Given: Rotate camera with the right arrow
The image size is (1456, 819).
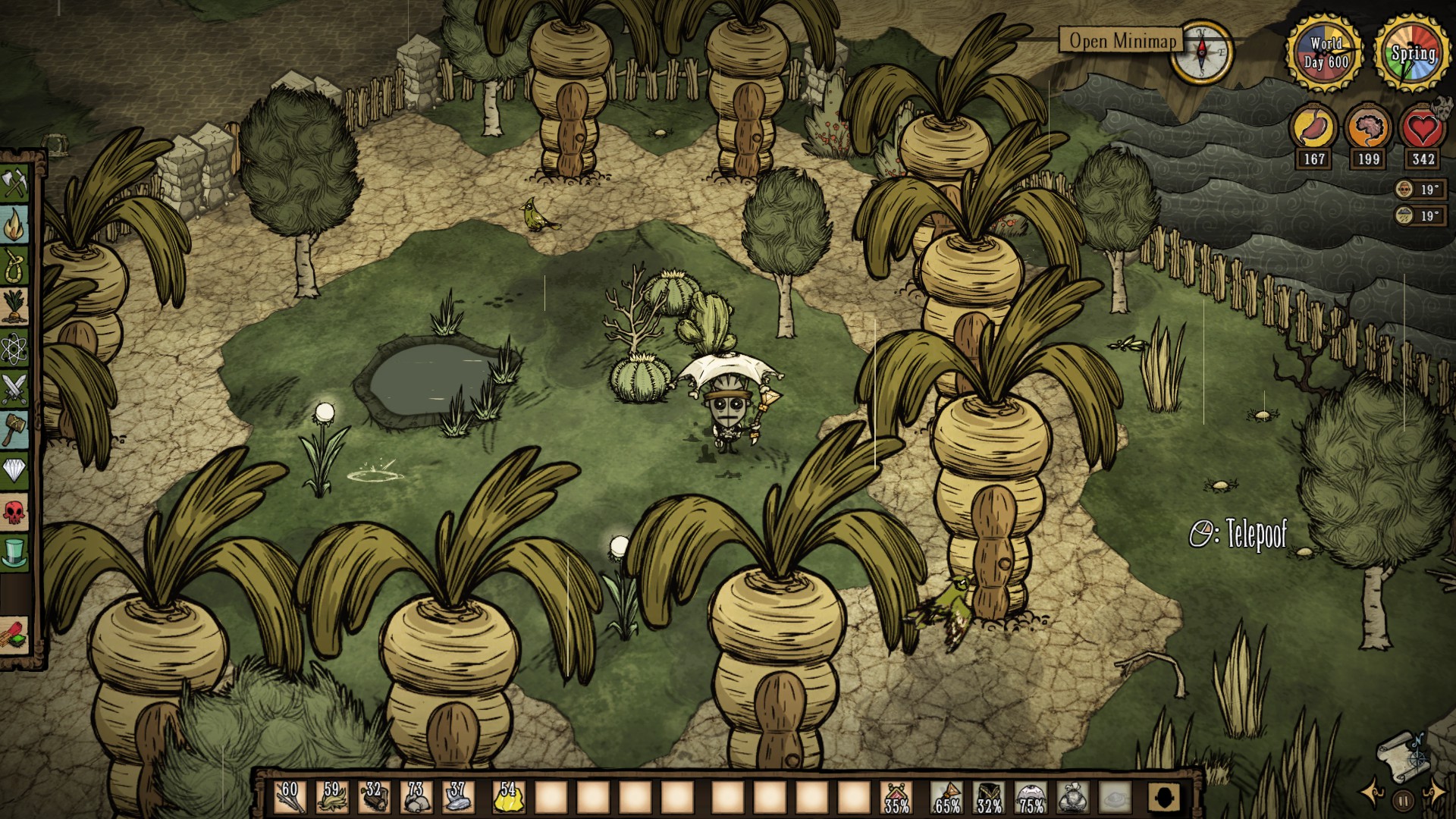Looking at the screenshot, I should coord(1434,793).
